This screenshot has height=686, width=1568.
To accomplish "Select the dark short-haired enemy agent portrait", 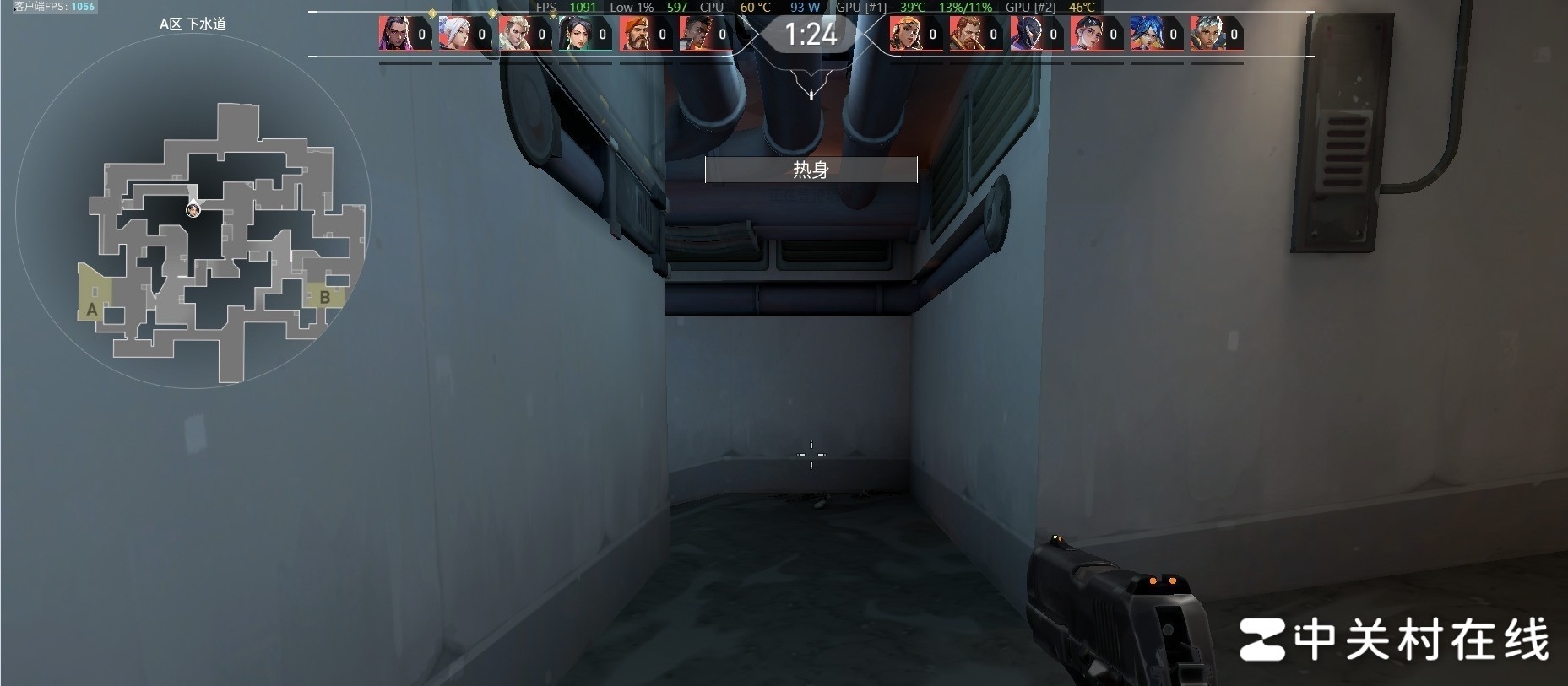I will point(1086,34).
